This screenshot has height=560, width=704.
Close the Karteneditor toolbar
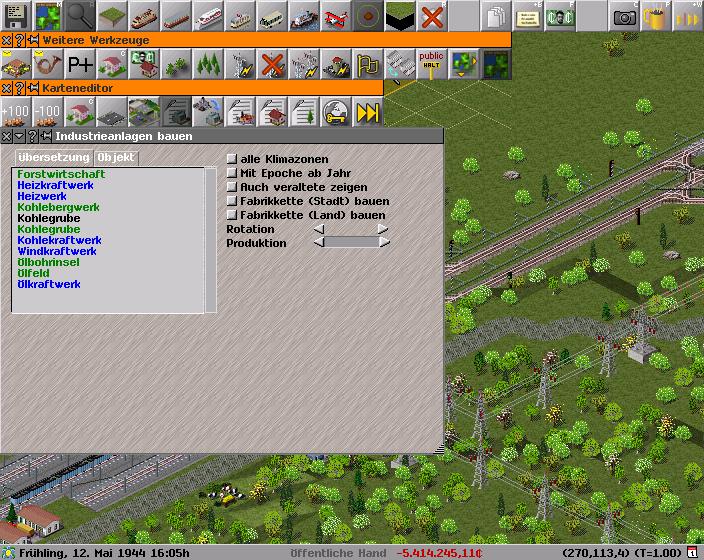click(7, 88)
